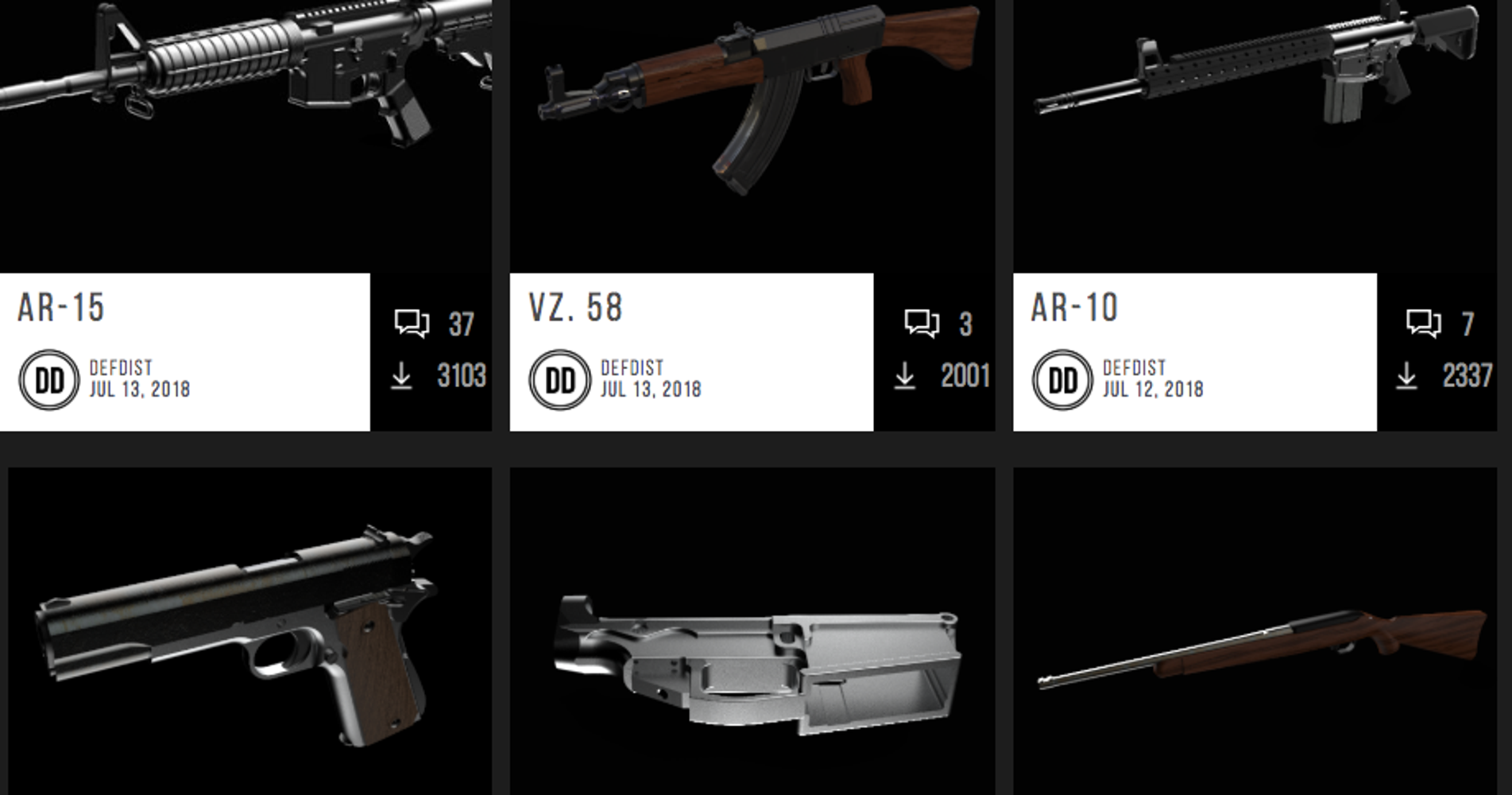1512x795 pixels.
Task: Select the DEFDIST username under AR-10
Action: pos(1132,368)
